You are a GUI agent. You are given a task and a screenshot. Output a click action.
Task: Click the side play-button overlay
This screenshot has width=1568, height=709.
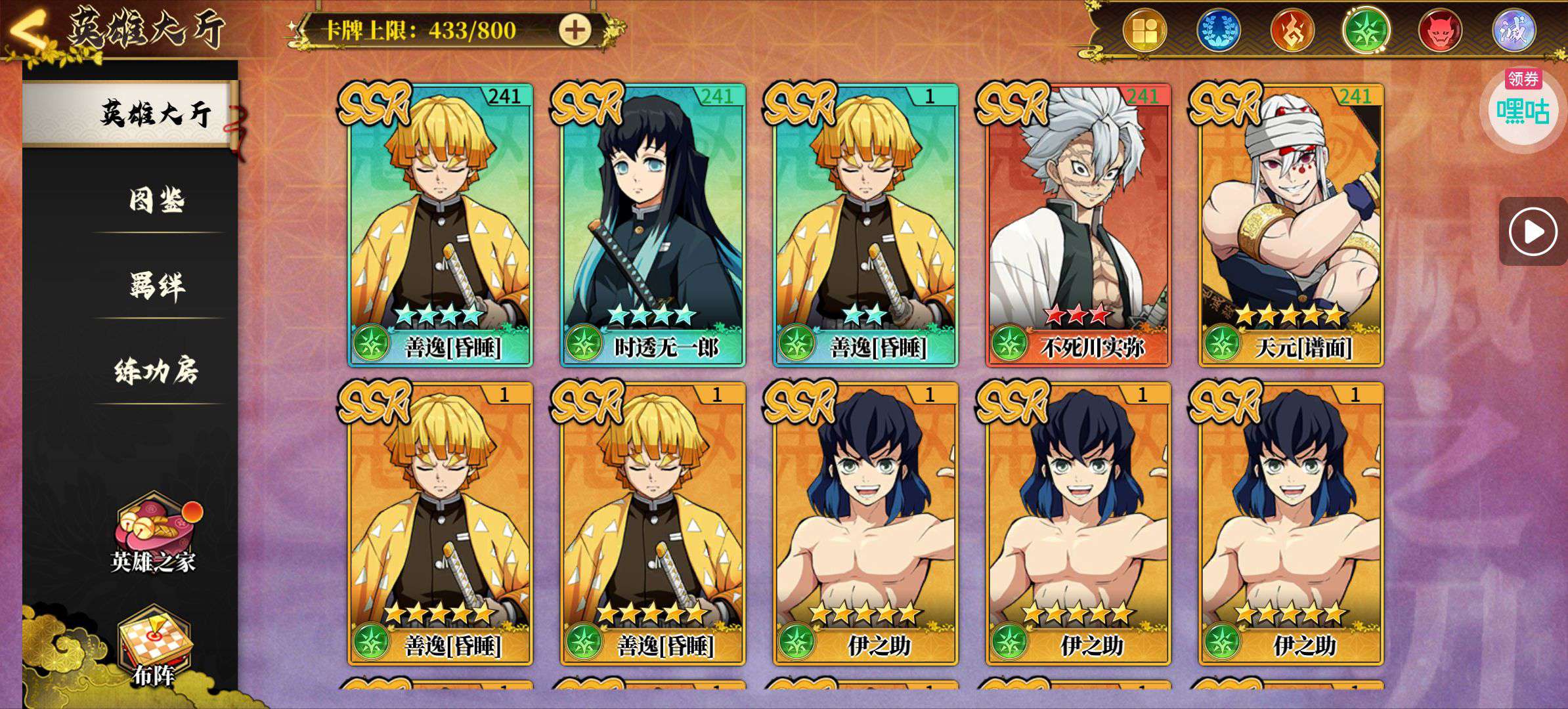(1533, 231)
